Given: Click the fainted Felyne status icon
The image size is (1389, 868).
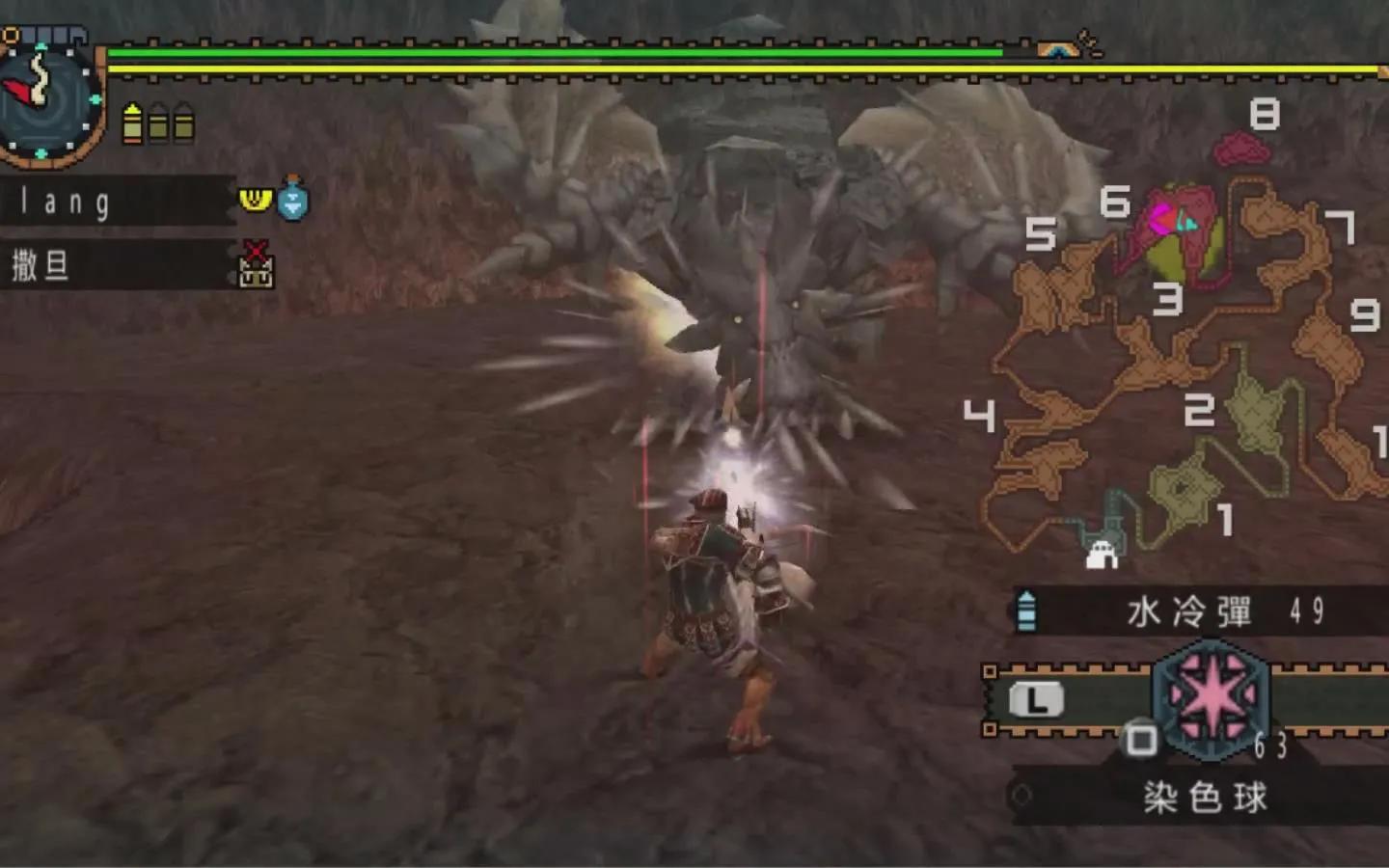Looking at the screenshot, I should coord(256,265).
